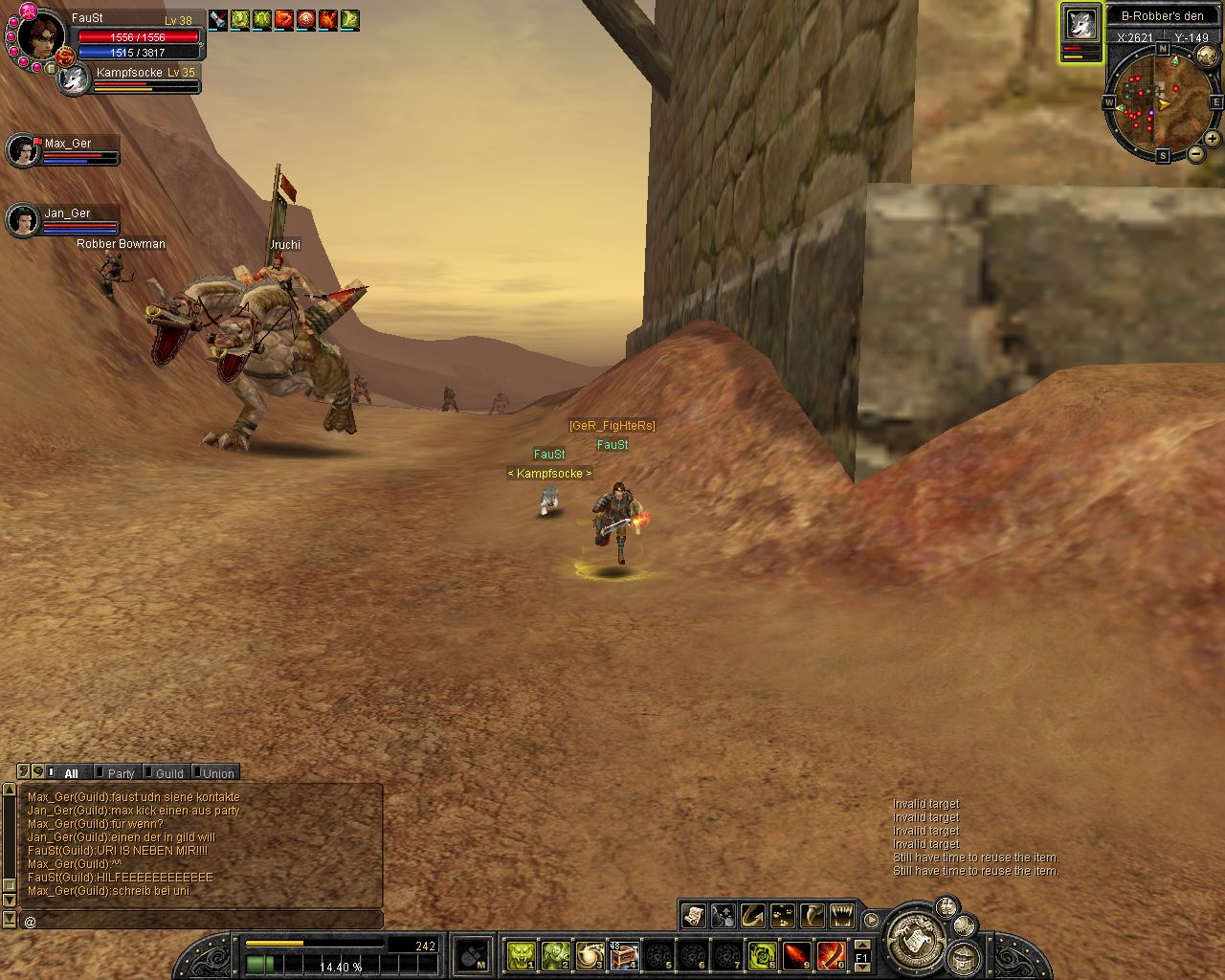This screenshot has width=1225, height=980.
Task: Activate the fangs pet attack command
Action: (841, 915)
